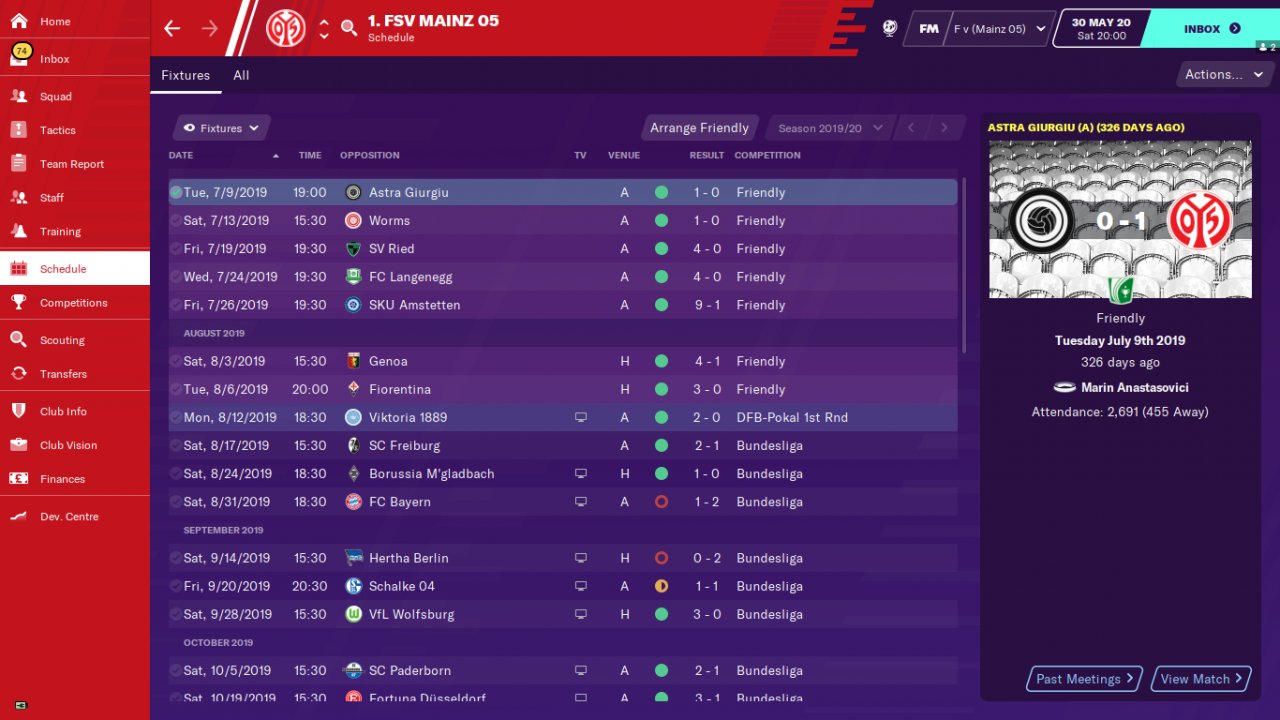Open the Season 2019/20 dropdown
Screen dimensions: 1280x720
click(x=830, y=128)
